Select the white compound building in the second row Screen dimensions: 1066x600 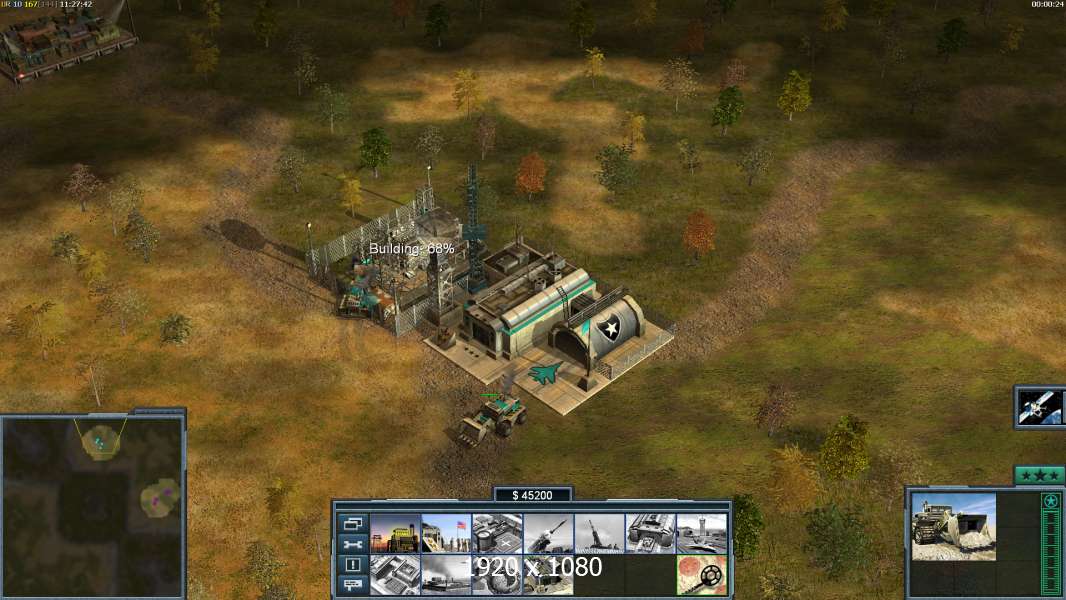395,575
